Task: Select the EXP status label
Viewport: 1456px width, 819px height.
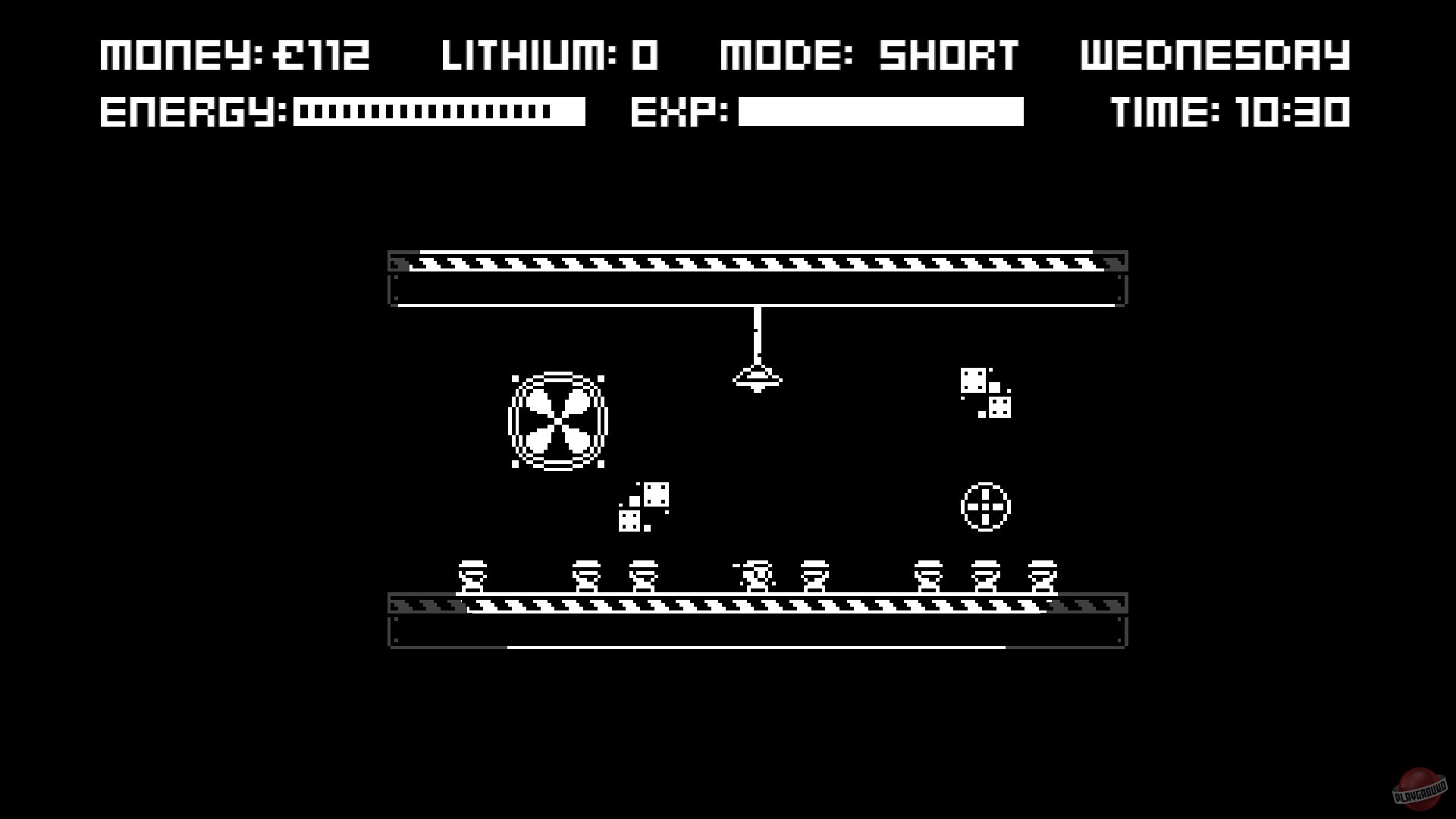Action: (x=677, y=112)
